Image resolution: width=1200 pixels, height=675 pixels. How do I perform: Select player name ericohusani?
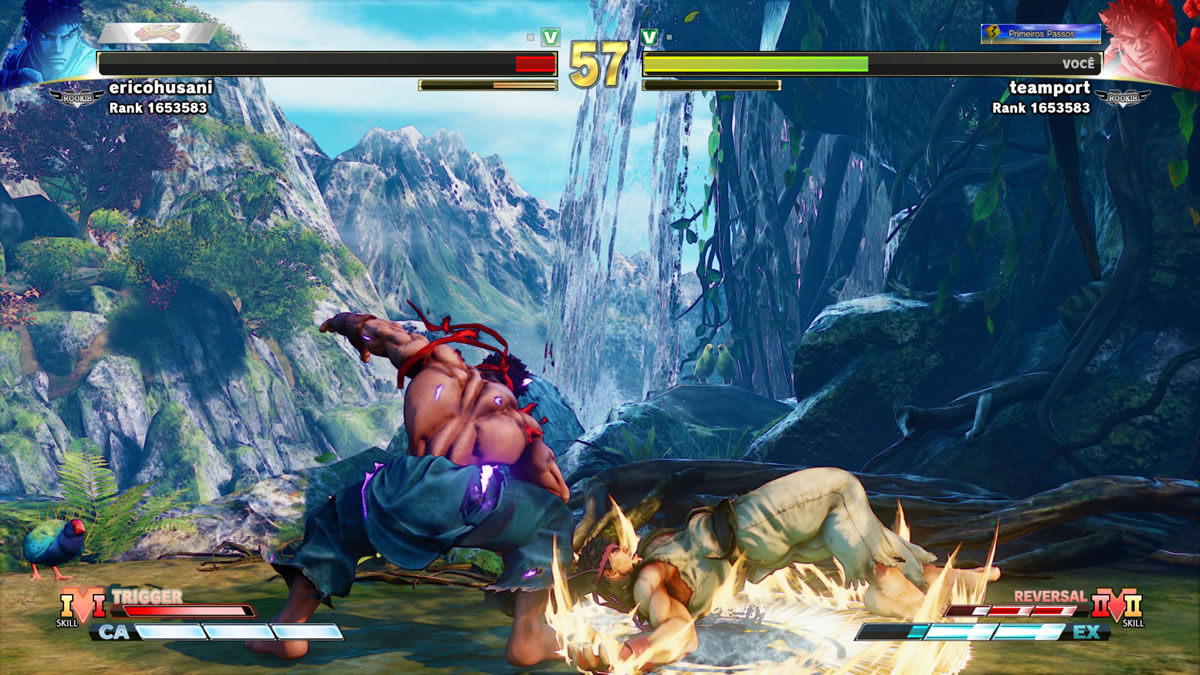pos(161,88)
